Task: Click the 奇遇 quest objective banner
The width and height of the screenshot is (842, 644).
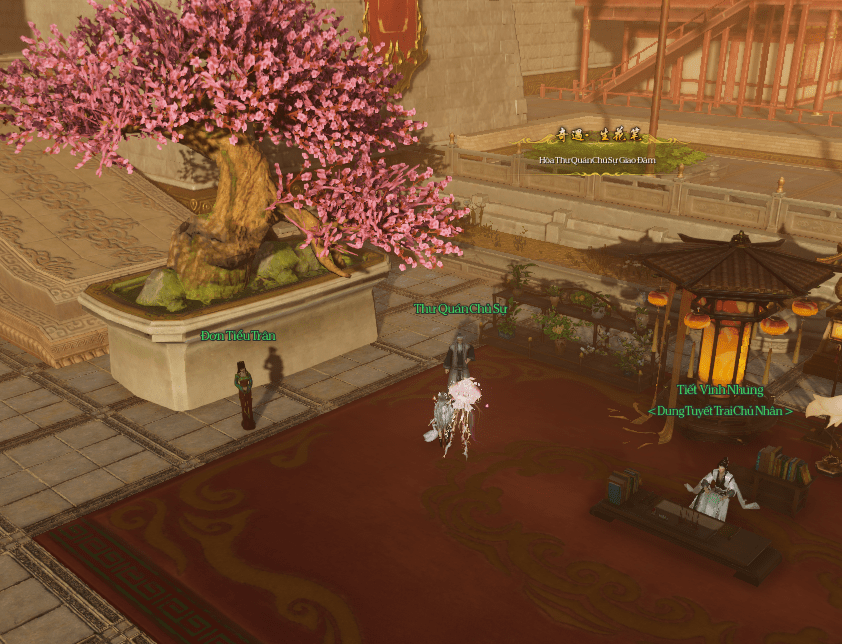Action: (598, 152)
